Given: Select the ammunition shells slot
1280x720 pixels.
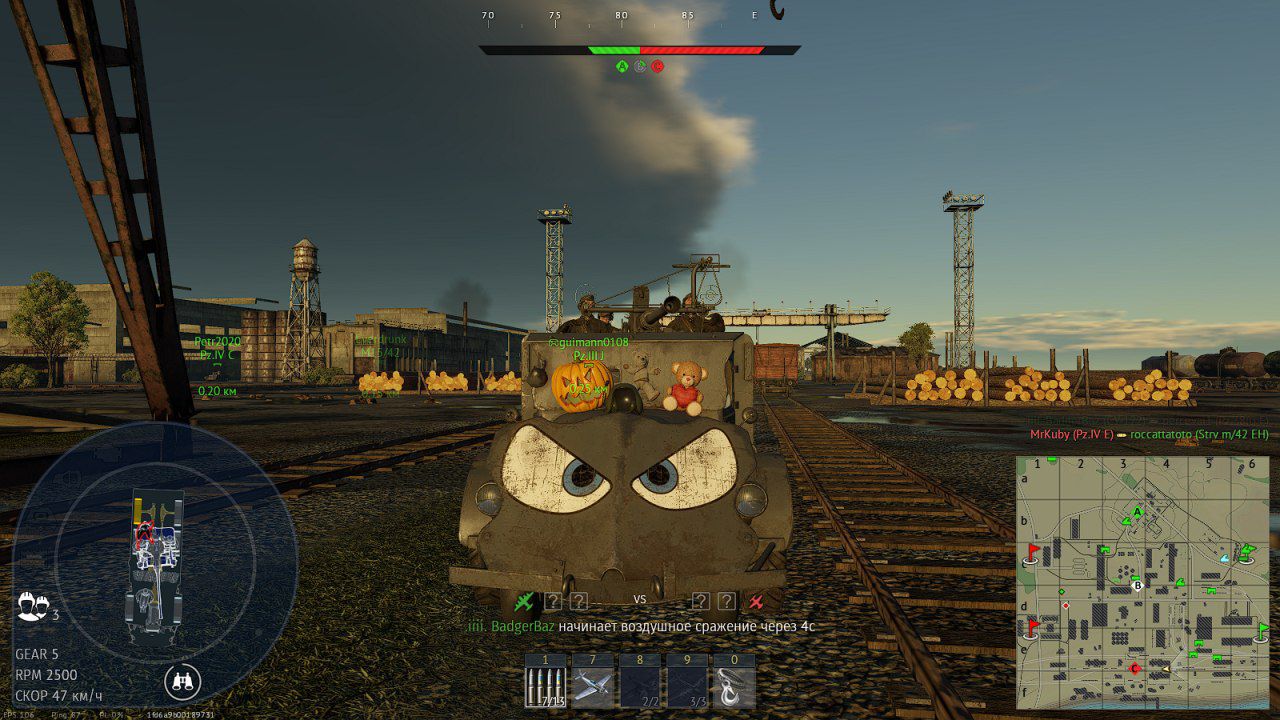Looking at the screenshot, I should (546, 688).
